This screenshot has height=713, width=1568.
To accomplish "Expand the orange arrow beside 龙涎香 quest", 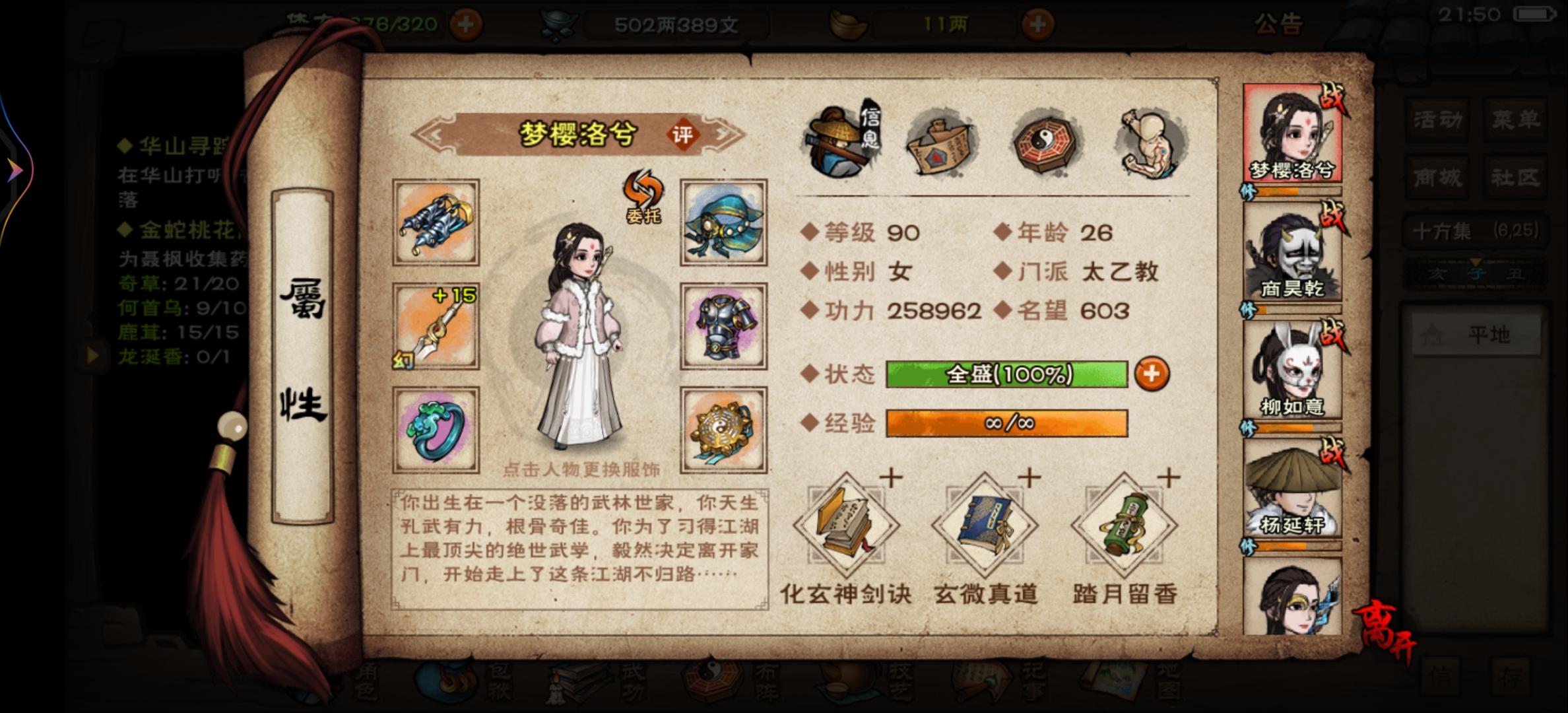I will coord(92,356).
